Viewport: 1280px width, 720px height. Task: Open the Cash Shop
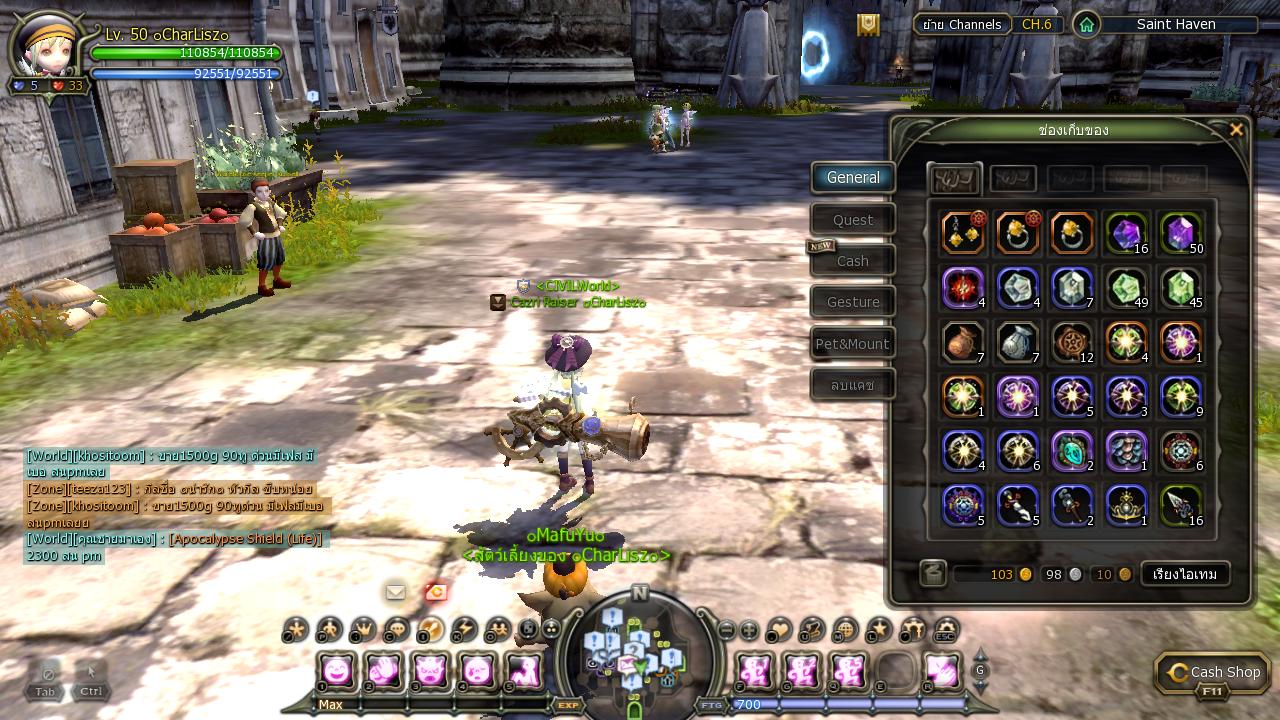(1213, 673)
